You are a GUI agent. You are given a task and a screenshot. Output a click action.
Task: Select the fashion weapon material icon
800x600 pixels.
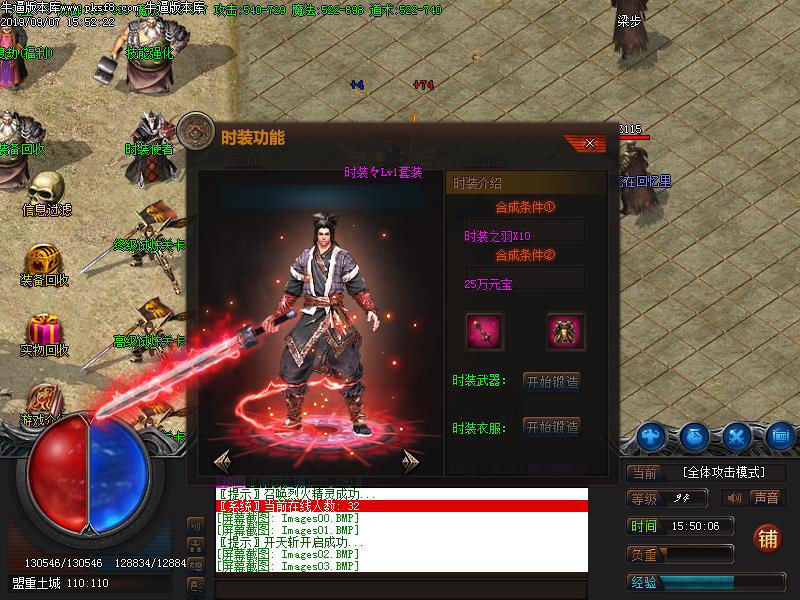tap(485, 331)
